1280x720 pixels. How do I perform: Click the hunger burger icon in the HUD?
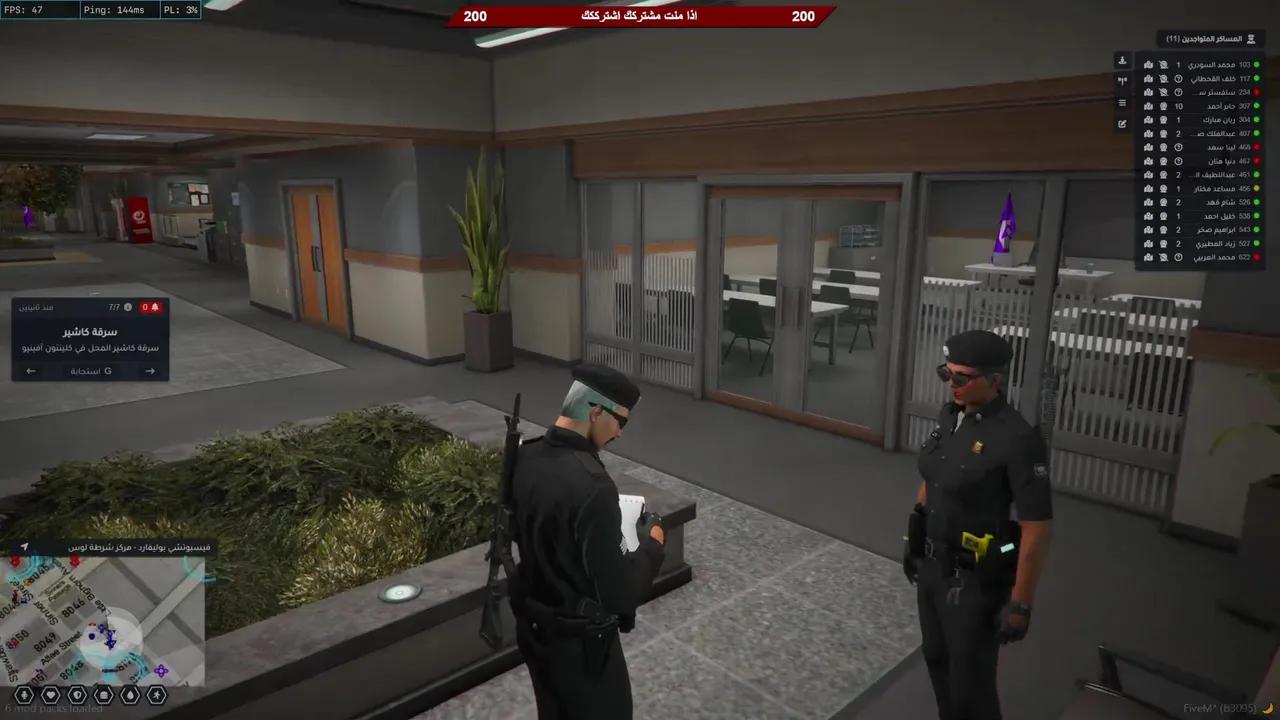tap(102, 695)
